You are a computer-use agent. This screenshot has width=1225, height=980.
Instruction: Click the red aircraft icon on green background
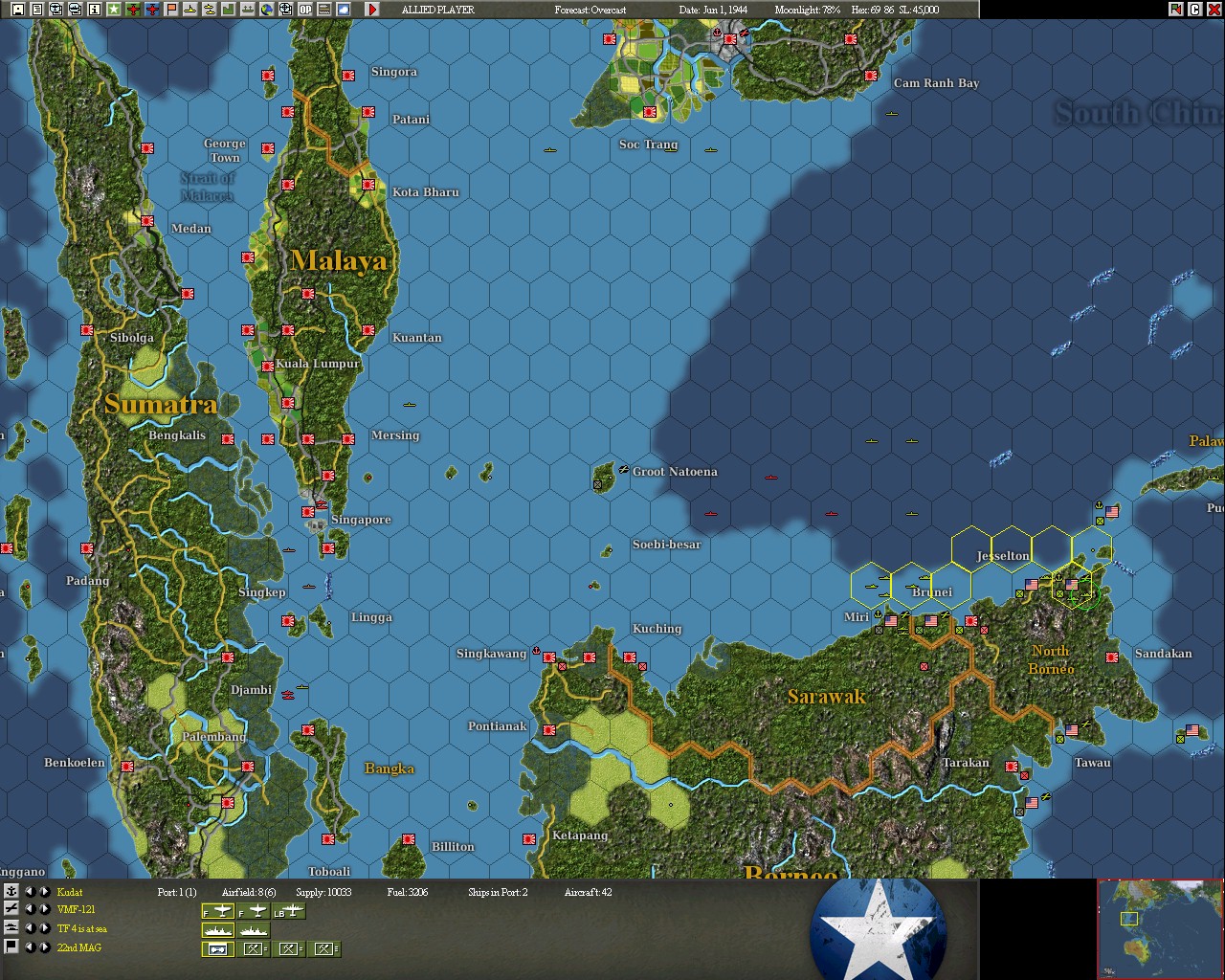pos(133,9)
